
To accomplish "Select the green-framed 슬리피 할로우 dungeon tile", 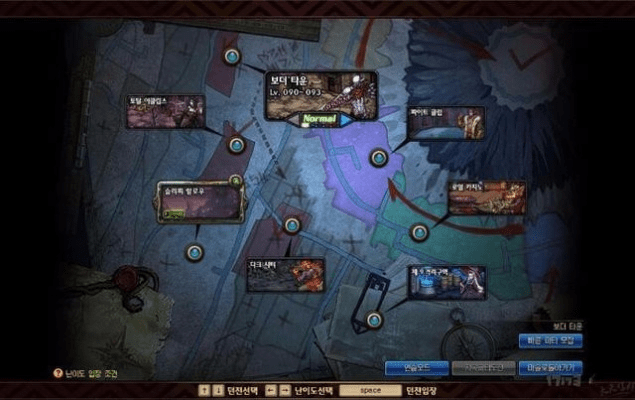I will pyautogui.click(x=198, y=202).
